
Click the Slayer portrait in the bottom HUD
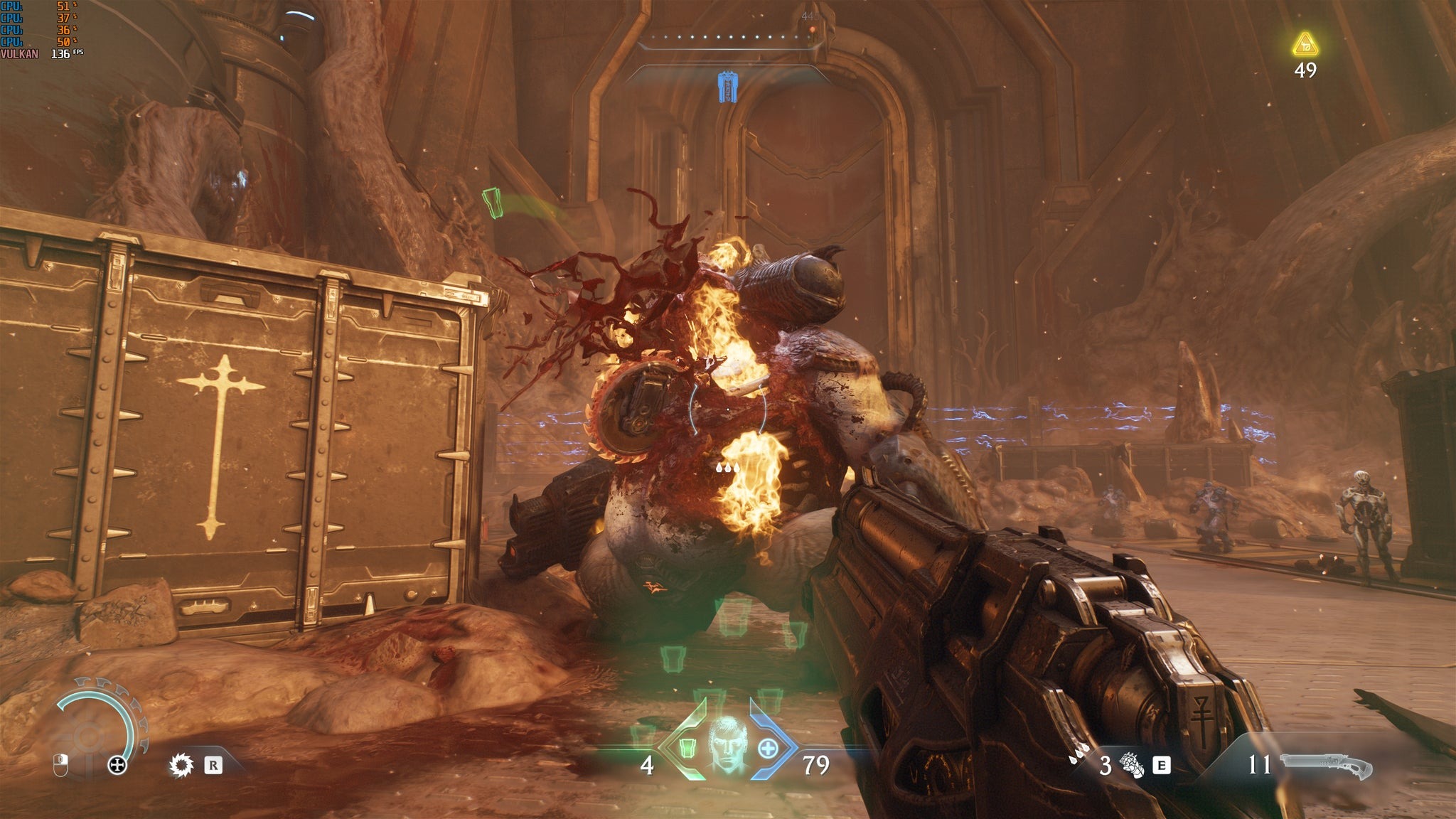point(726,744)
